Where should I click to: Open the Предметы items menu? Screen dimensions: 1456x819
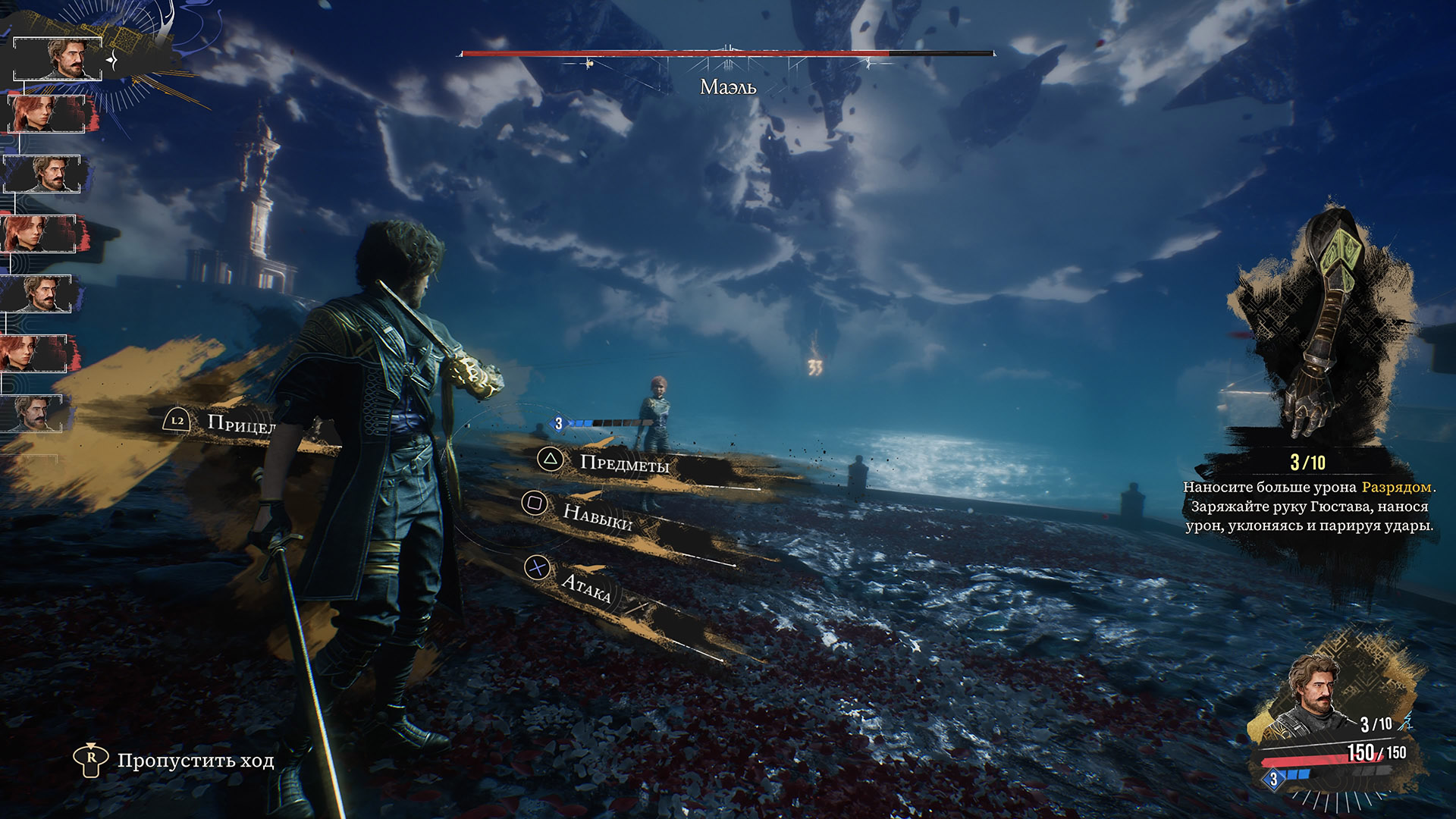623,463
